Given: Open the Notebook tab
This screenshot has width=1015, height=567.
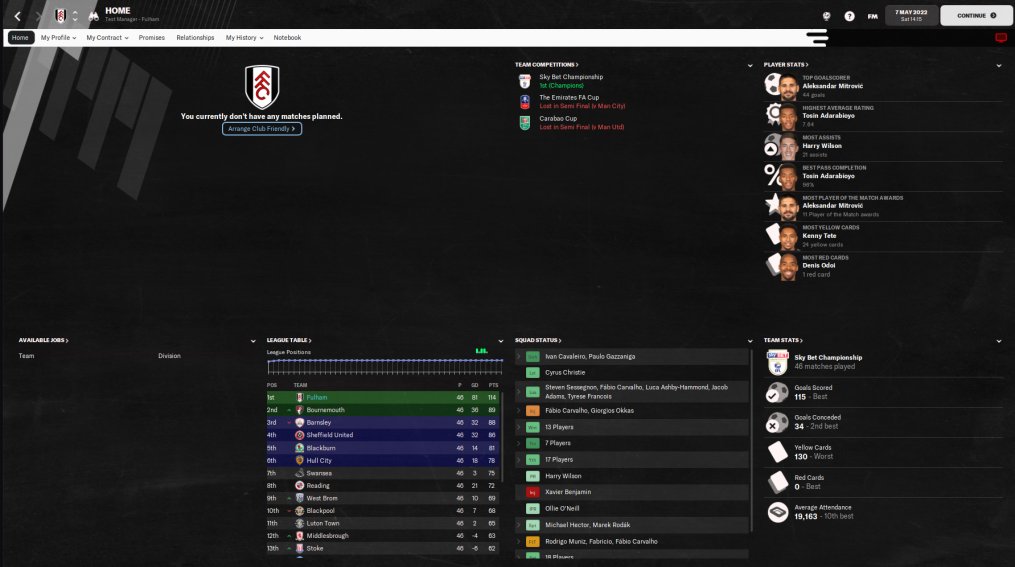Looking at the screenshot, I should pos(287,38).
